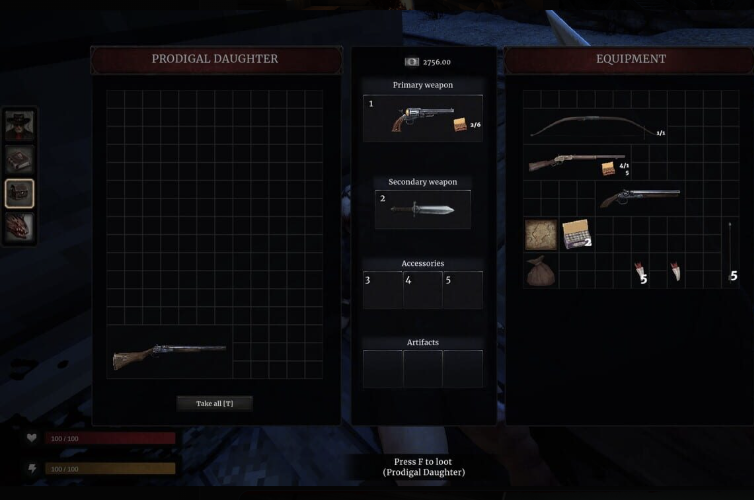Switch to the chest inventory tab
Viewport: 754px width, 500px height.
pos(20,193)
